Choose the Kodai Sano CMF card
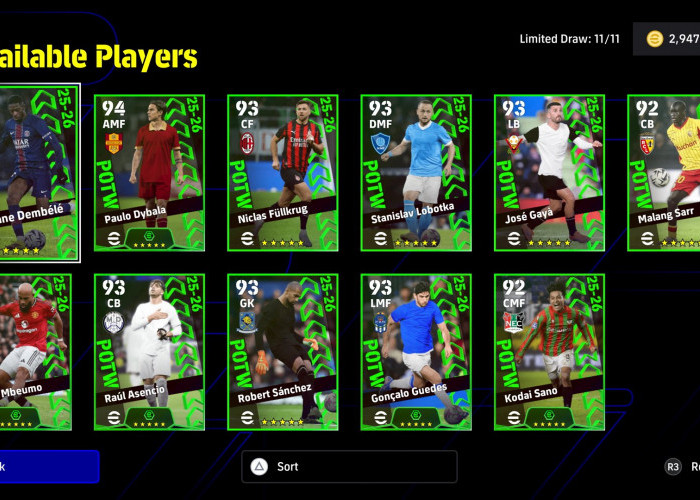Screen dimensions: 700x500 pos(549,352)
